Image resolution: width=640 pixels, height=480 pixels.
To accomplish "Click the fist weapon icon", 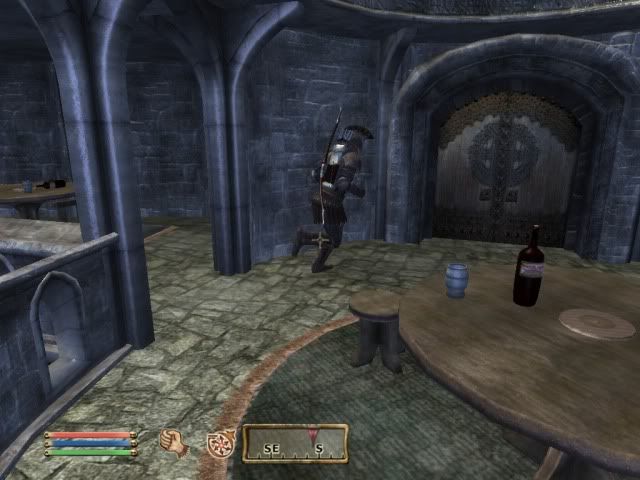I will click(175, 443).
